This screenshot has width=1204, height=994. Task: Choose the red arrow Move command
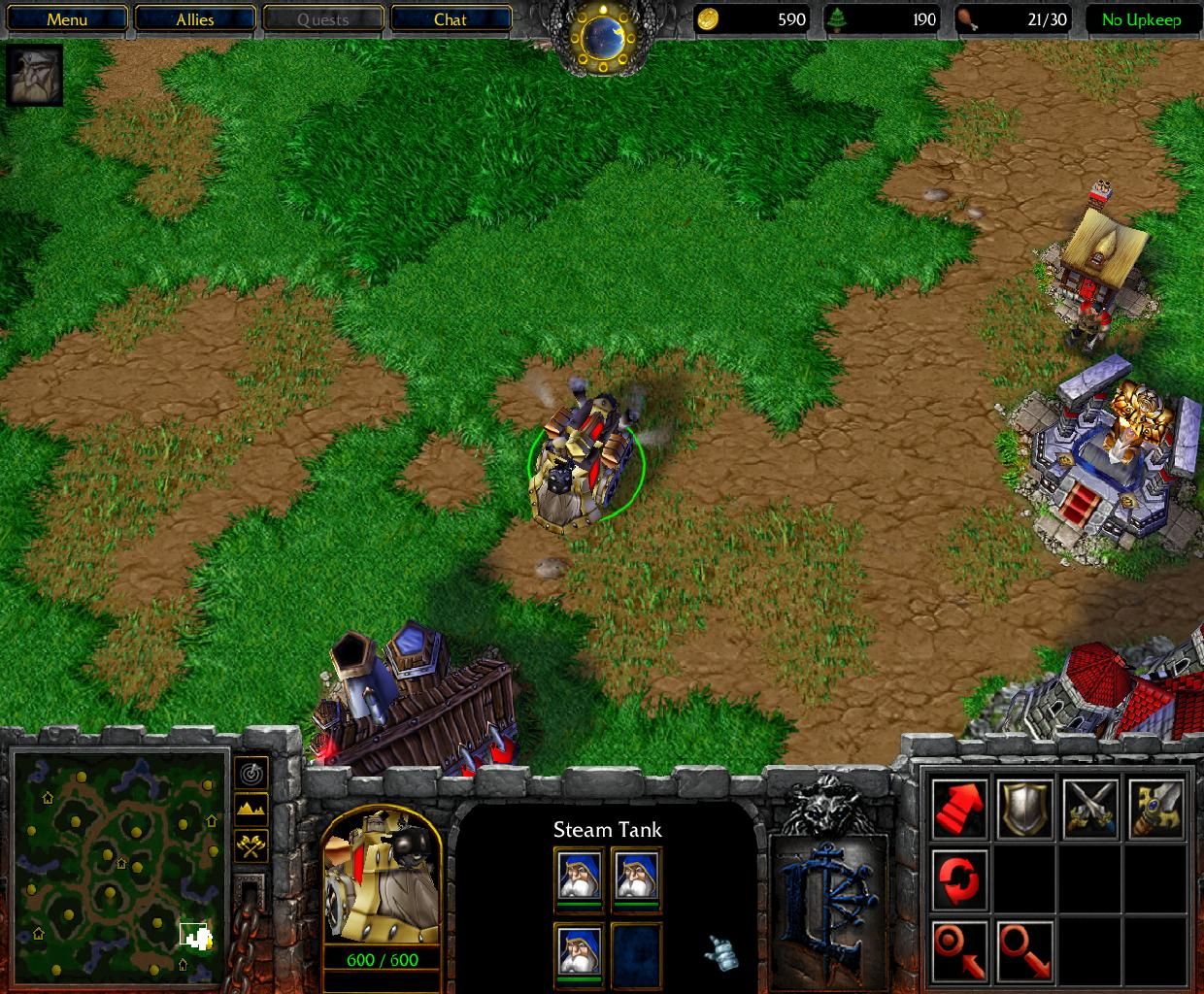960,808
